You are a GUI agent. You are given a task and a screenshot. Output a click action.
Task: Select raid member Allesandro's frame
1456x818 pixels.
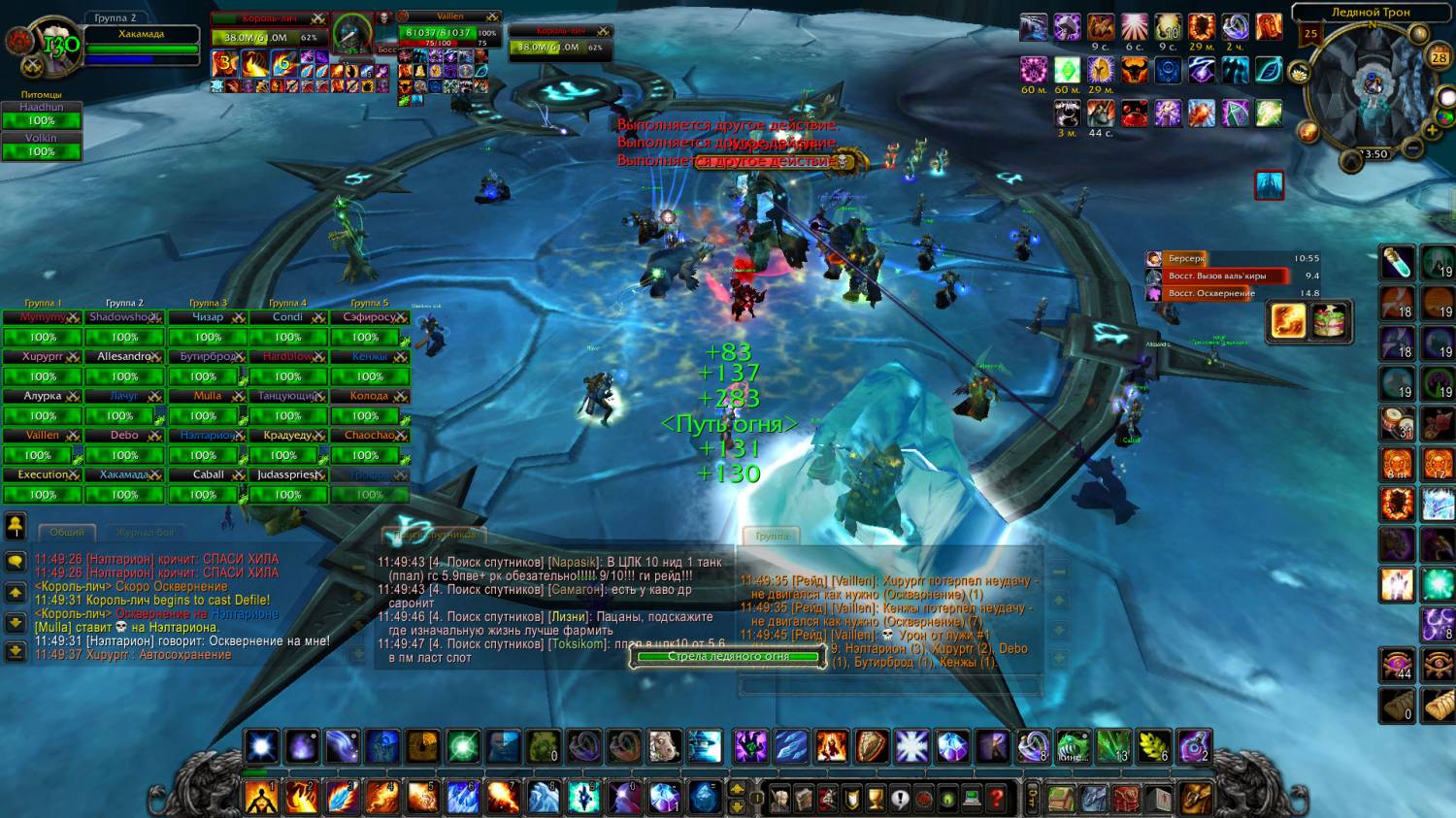[x=124, y=357]
